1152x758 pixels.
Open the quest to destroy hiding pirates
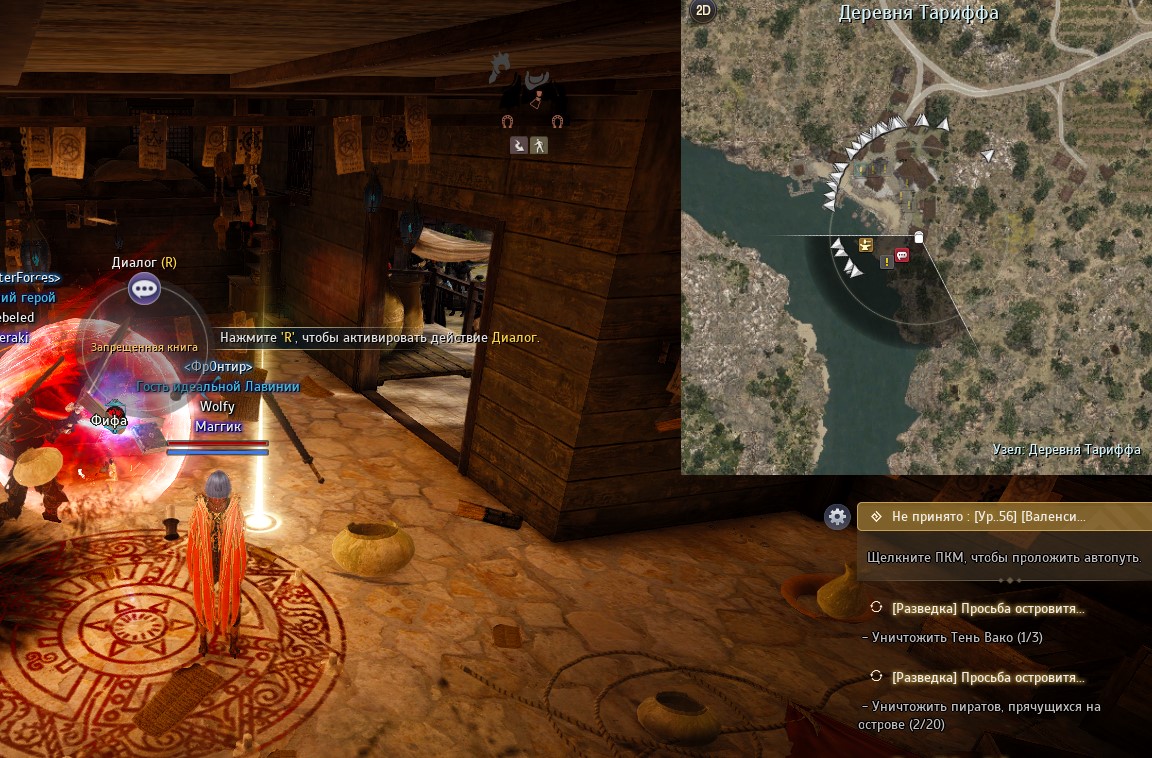click(987, 677)
